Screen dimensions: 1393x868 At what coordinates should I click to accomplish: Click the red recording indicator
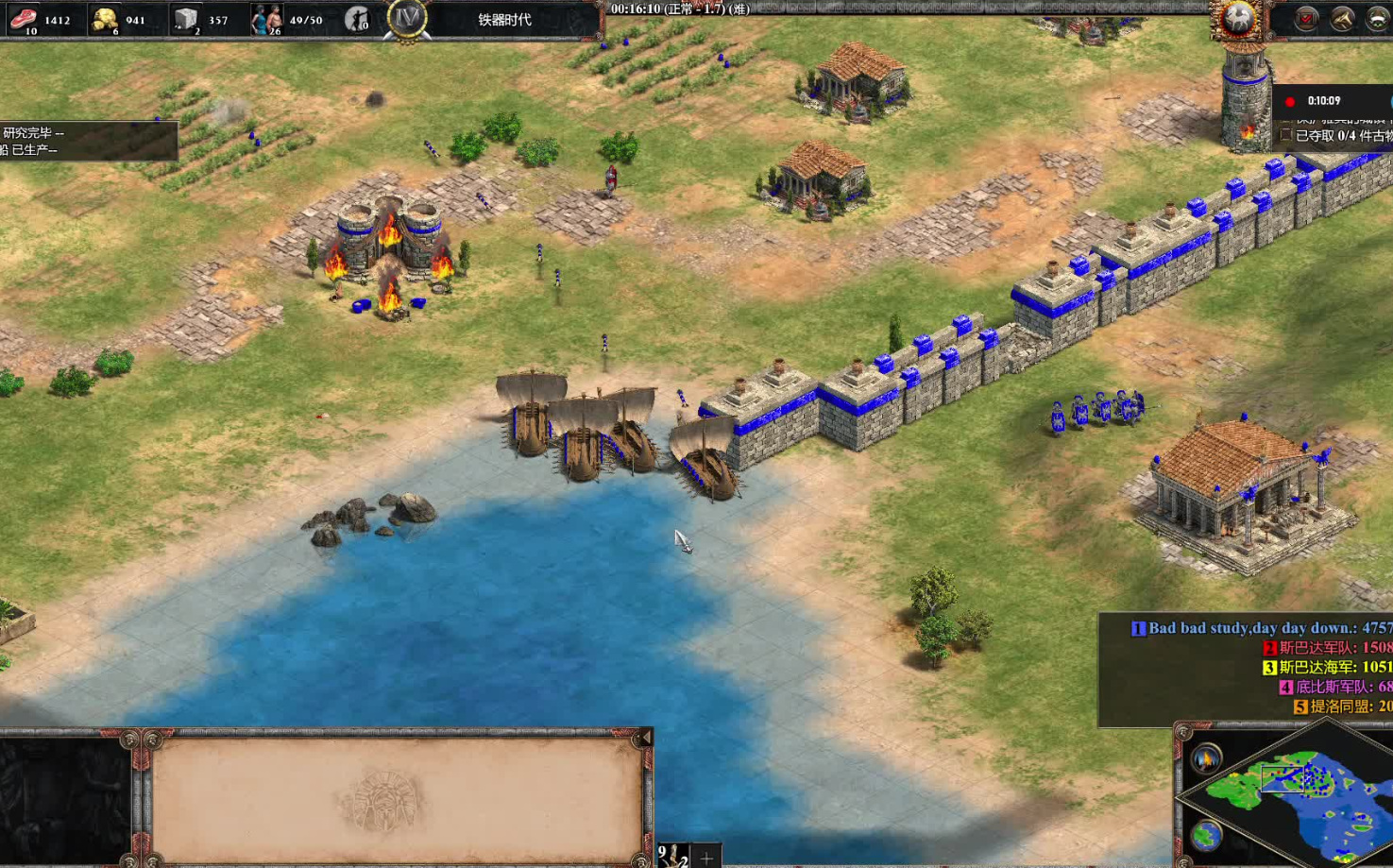1290,101
